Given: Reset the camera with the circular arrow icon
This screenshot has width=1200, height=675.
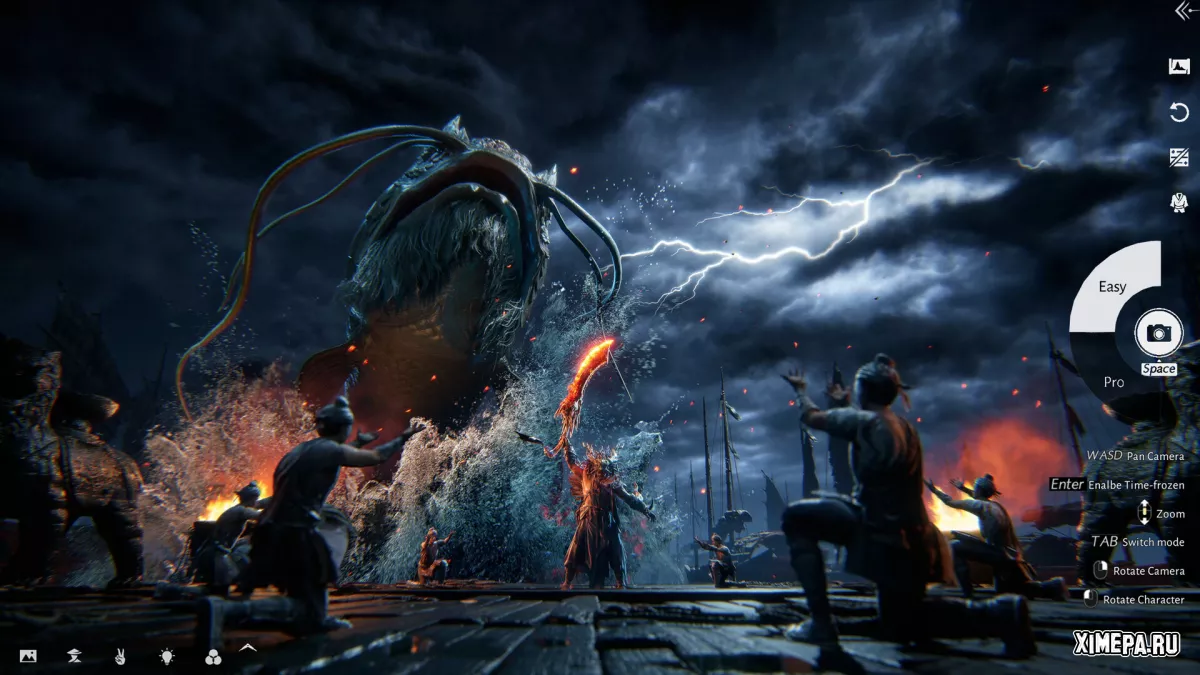Looking at the screenshot, I should tap(1179, 112).
